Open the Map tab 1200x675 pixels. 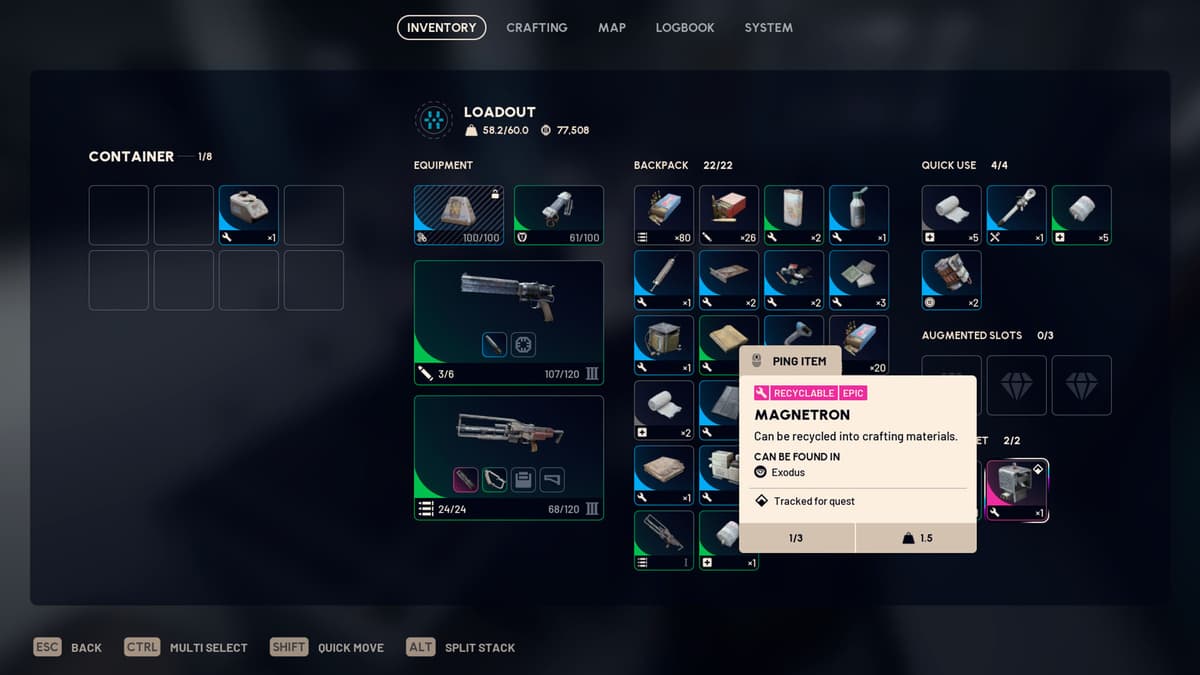[x=612, y=28]
